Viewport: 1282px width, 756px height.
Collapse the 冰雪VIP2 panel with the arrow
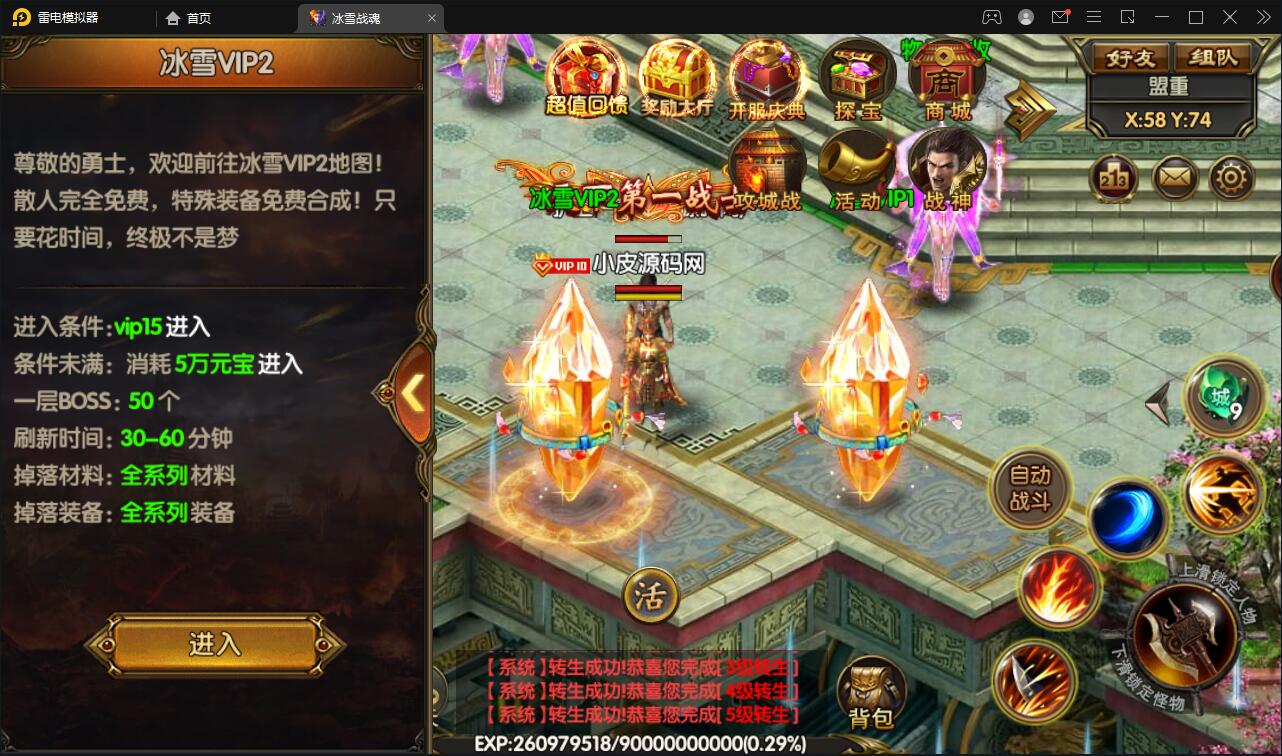(x=415, y=394)
